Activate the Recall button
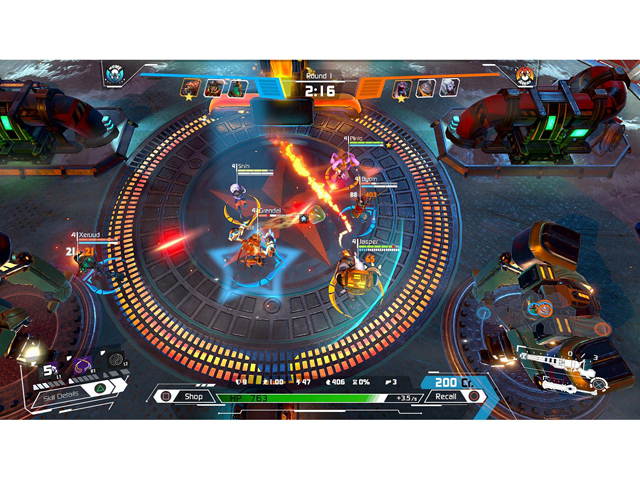The image size is (640, 480). point(446,396)
